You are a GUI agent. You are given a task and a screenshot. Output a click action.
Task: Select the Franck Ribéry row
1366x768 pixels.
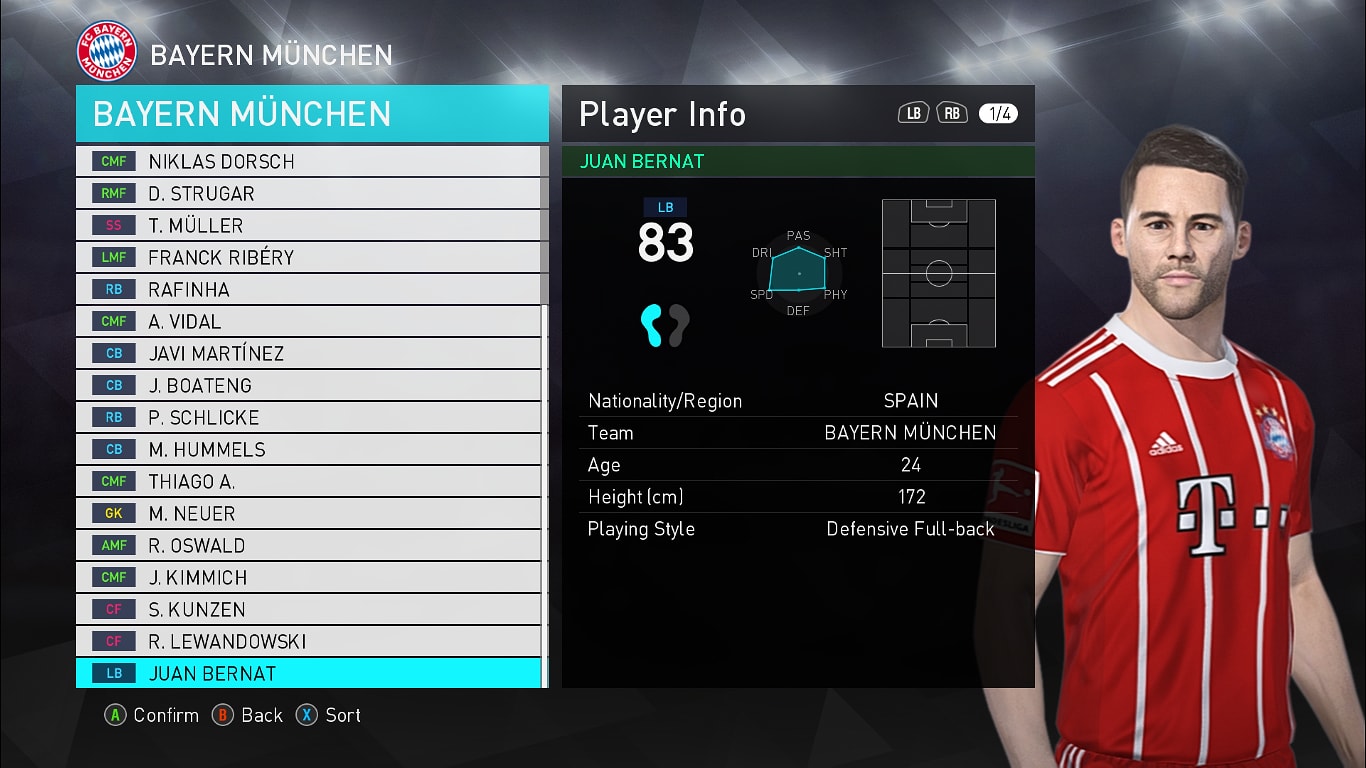click(308, 257)
